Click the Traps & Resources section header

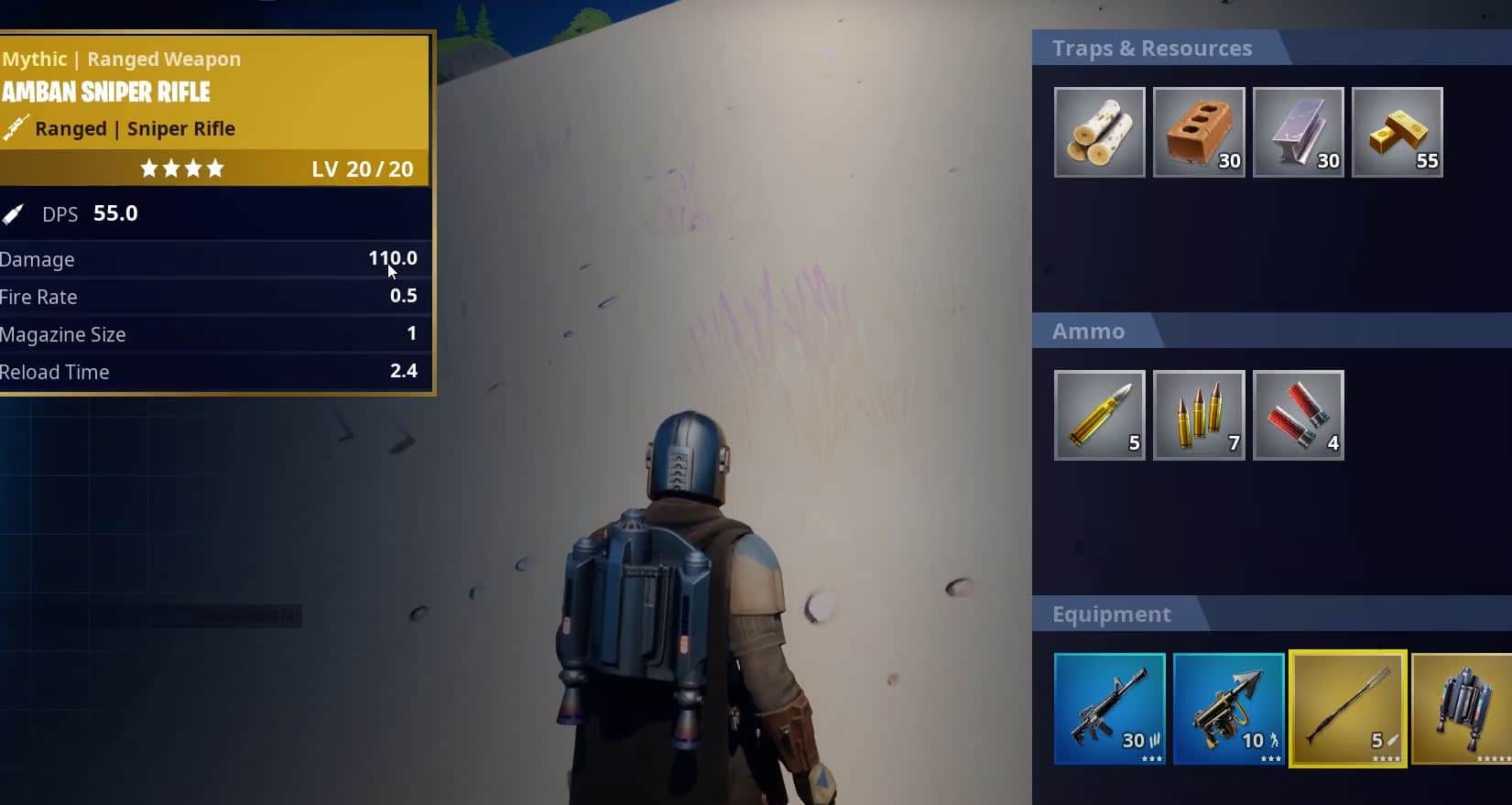(1152, 49)
